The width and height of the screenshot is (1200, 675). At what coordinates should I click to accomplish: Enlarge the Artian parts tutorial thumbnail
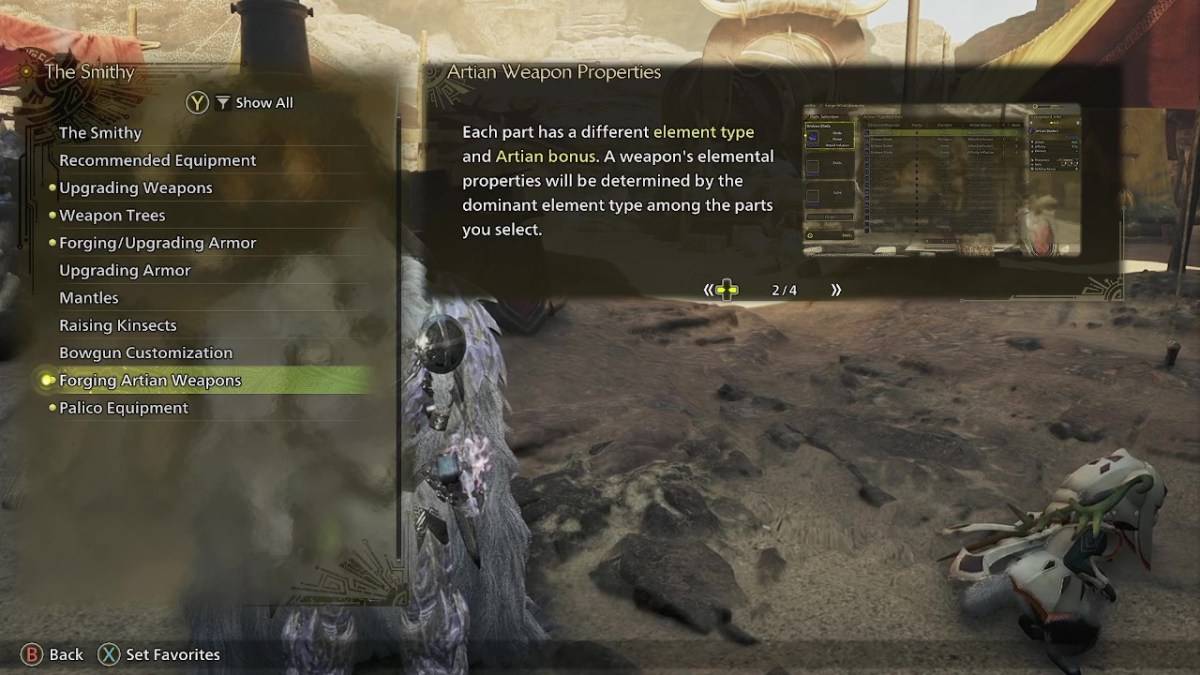941,180
